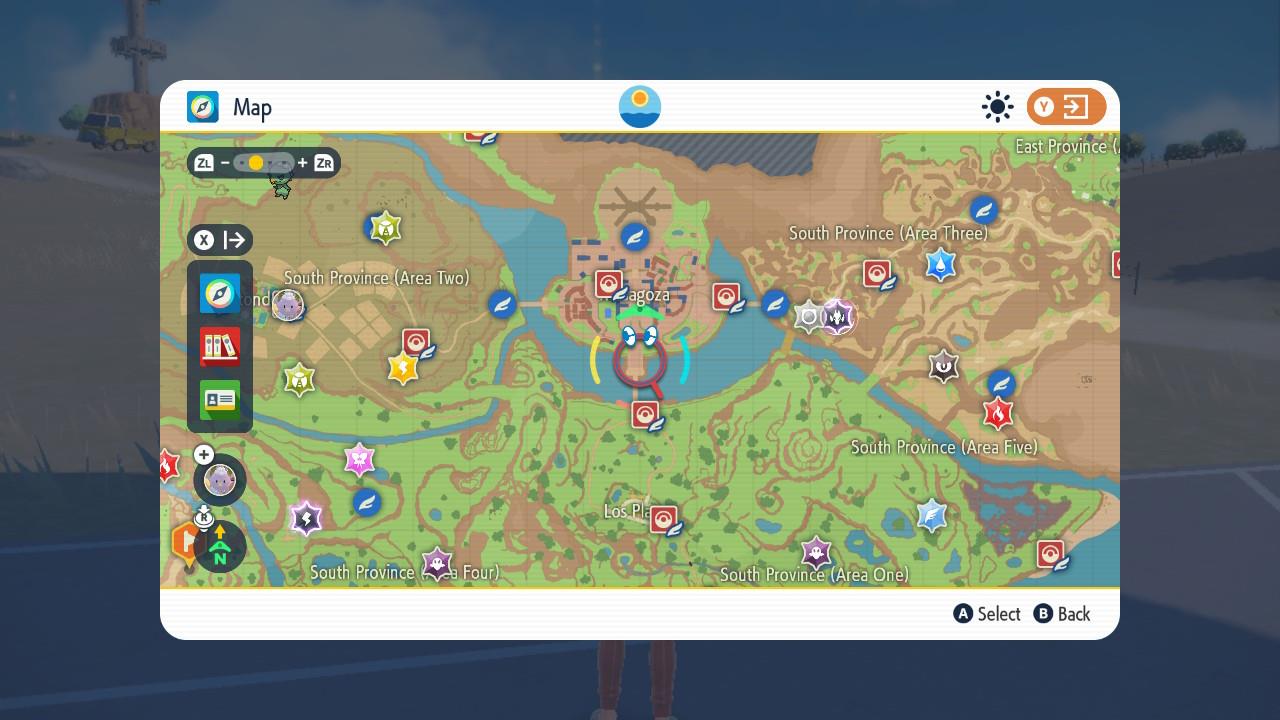Viewport: 1280px width, 720px height.
Task: Select the compass map icon in the side menu
Action: (x=220, y=294)
